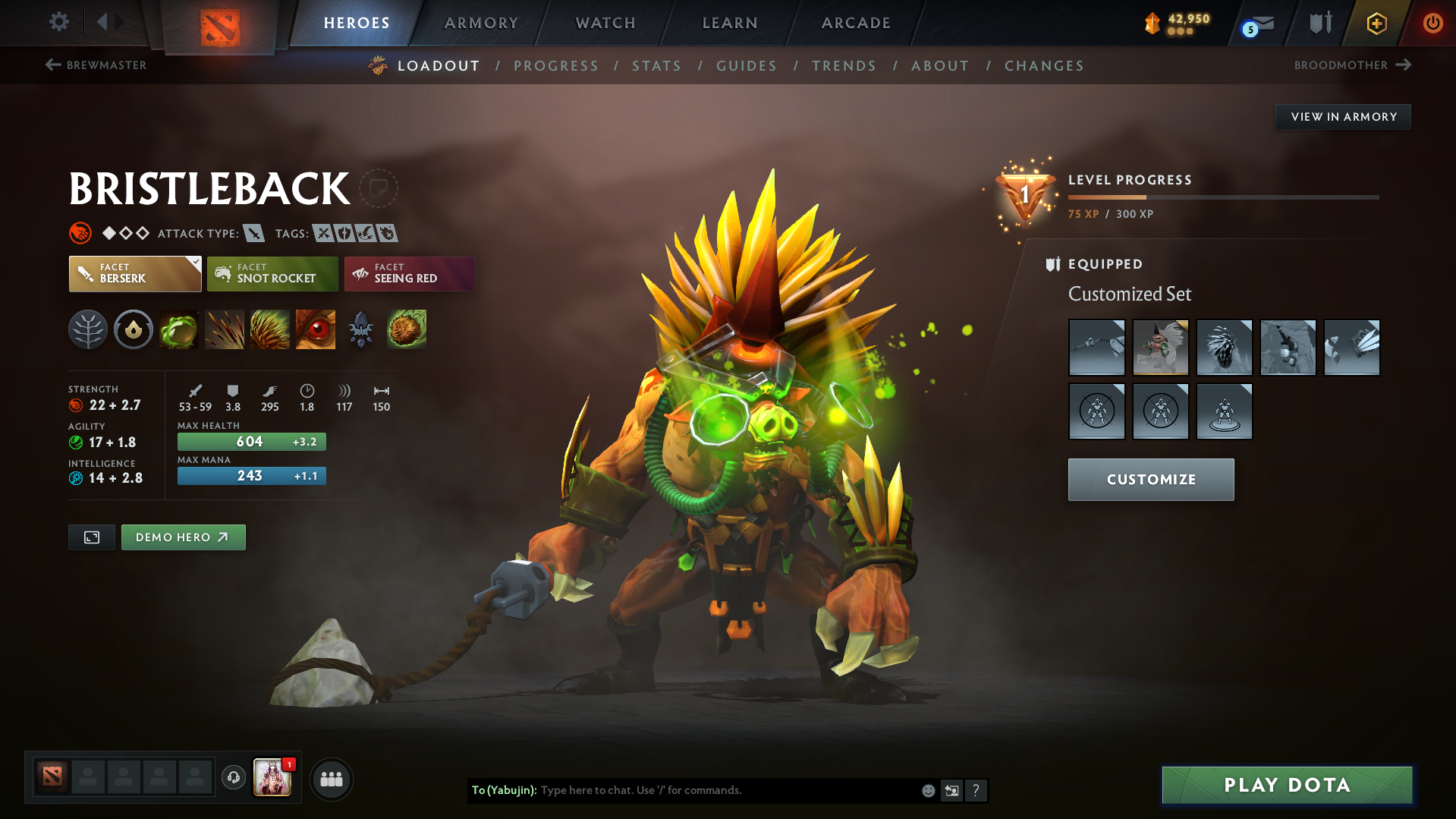Expand the Berserk facet dropdown chevron
This screenshot has height=819, width=1456.
click(196, 262)
